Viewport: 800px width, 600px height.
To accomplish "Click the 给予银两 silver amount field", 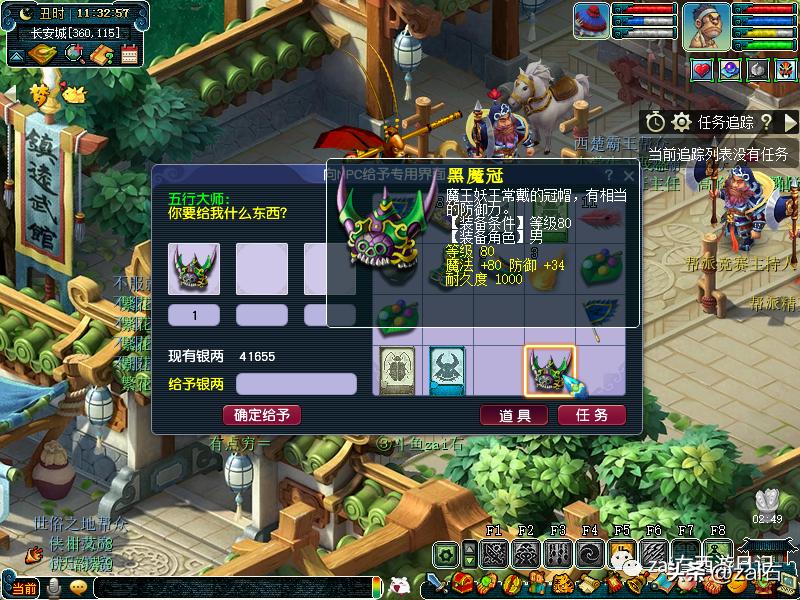I will click(x=296, y=384).
